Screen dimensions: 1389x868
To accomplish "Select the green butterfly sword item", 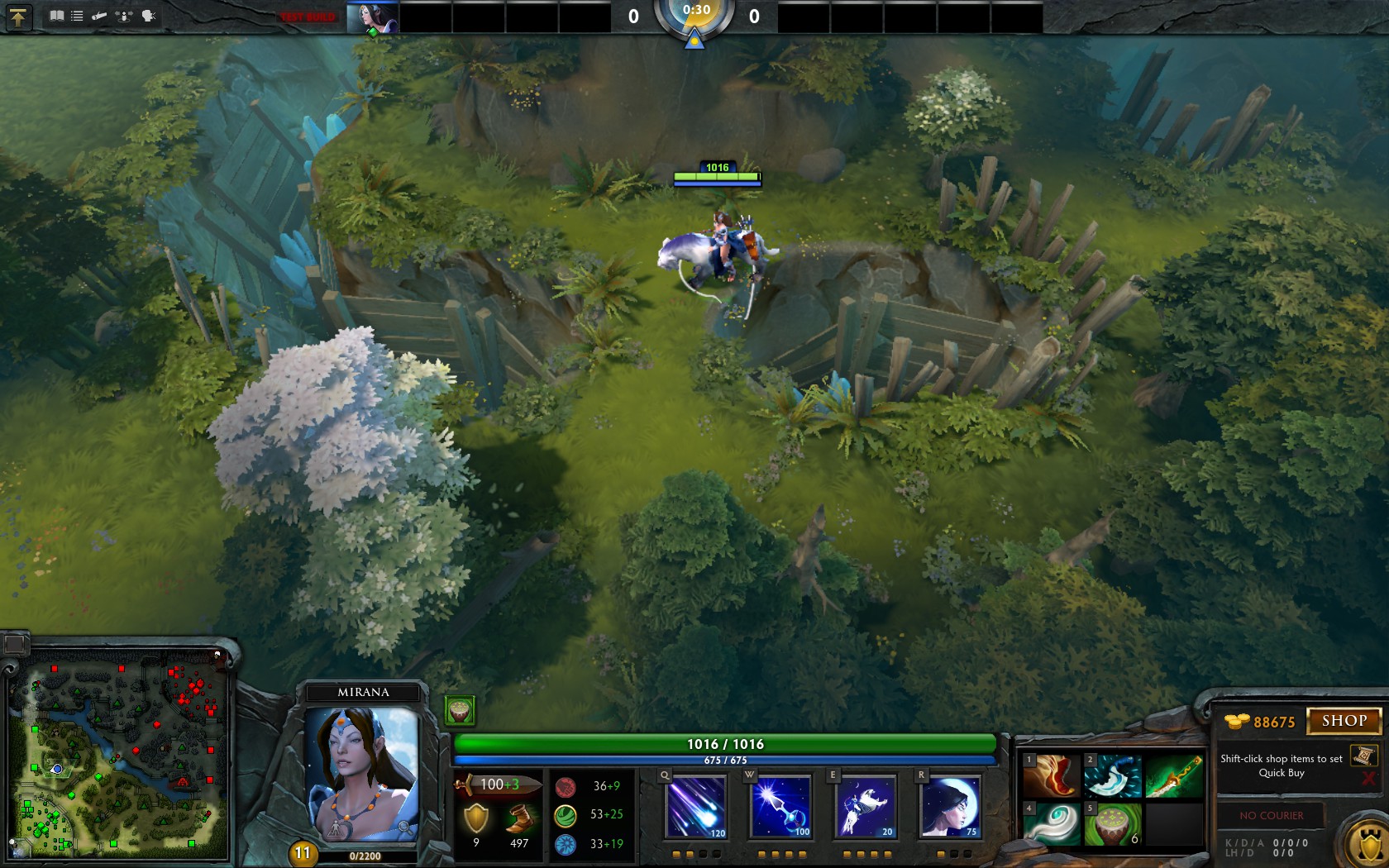I will [x=1174, y=775].
